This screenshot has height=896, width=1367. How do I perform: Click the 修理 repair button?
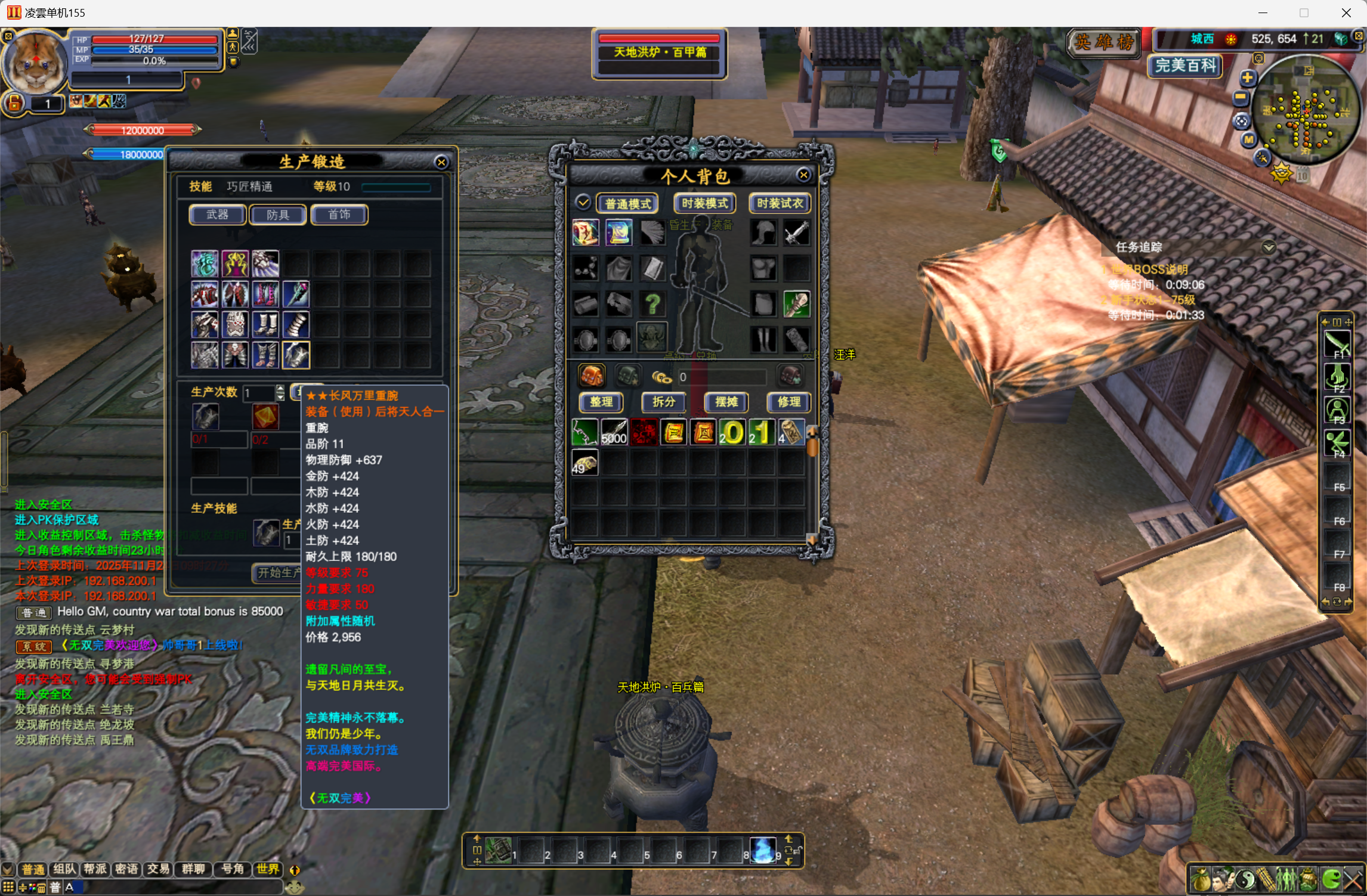point(788,402)
